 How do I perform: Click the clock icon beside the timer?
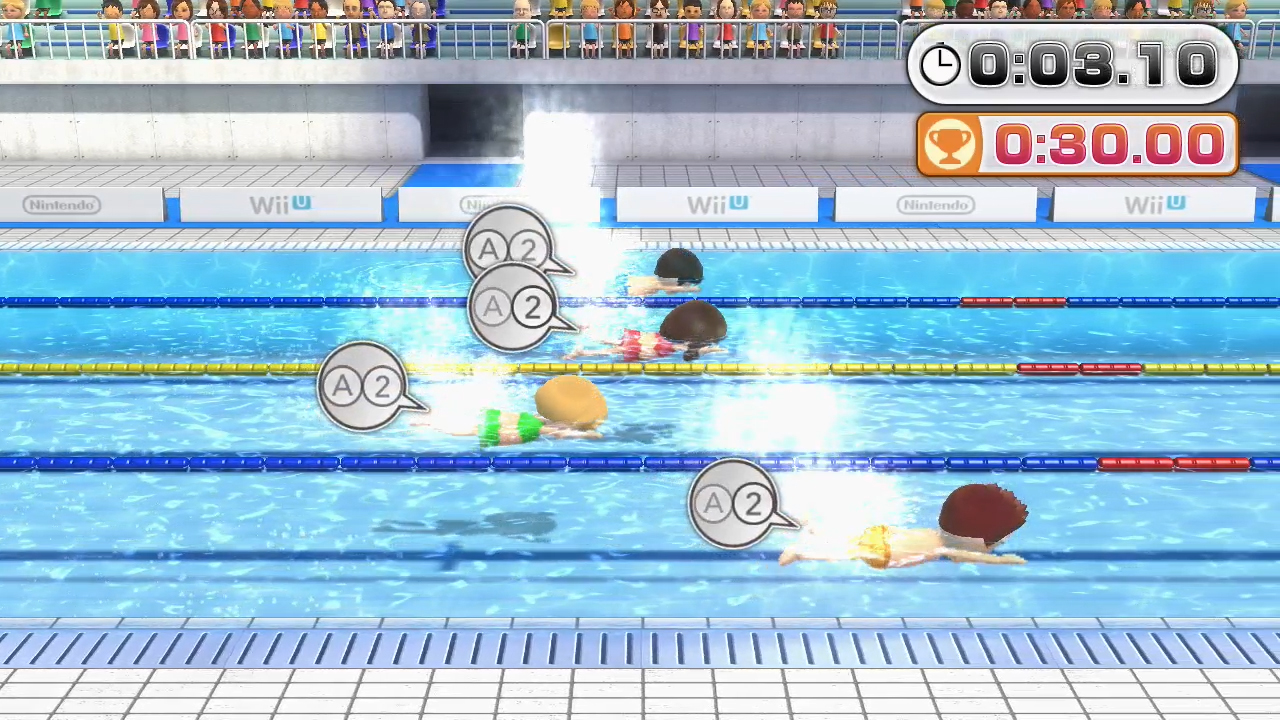[x=939, y=64]
